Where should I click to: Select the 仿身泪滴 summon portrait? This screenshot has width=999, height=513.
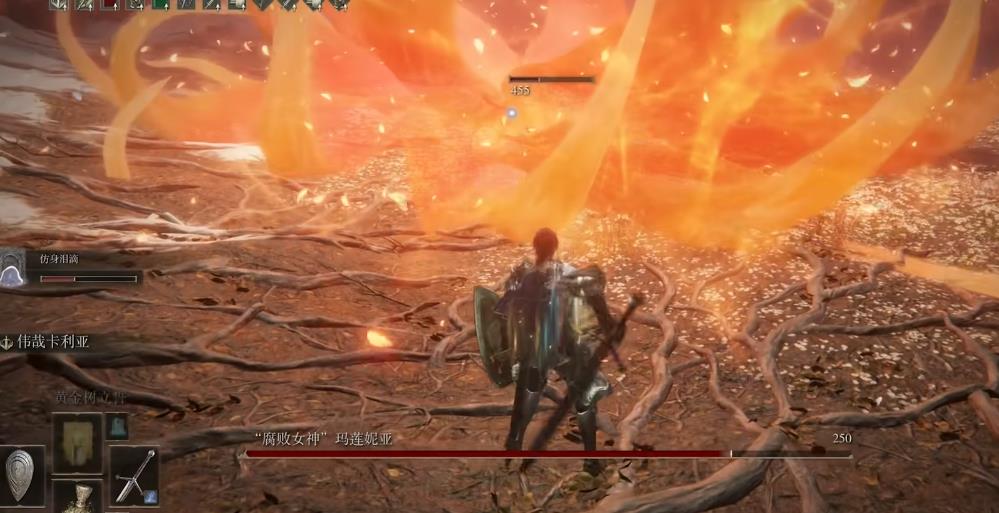tap(13, 269)
